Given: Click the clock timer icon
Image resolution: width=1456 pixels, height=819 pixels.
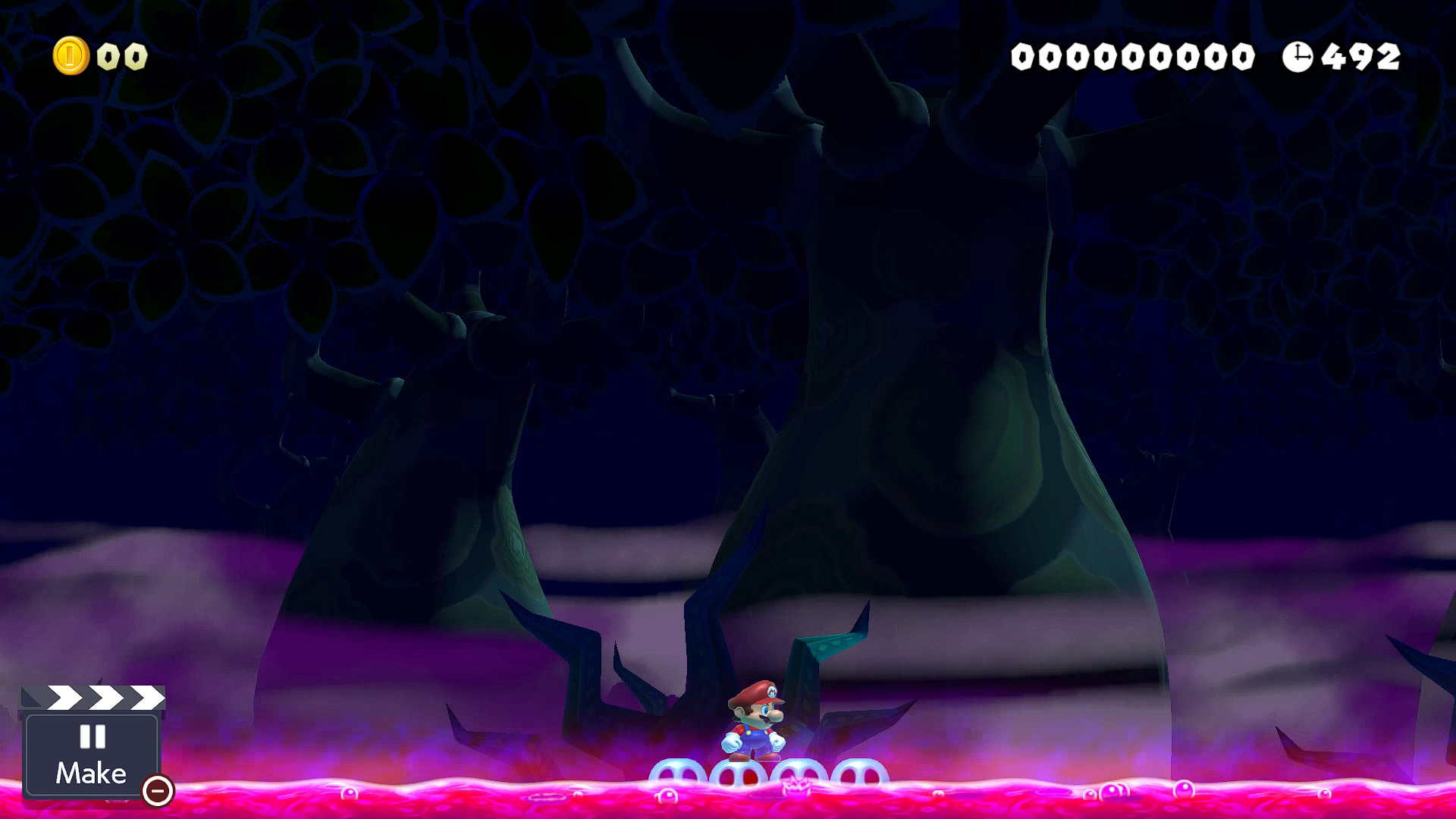Looking at the screenshot, I should coord(1298,55).
